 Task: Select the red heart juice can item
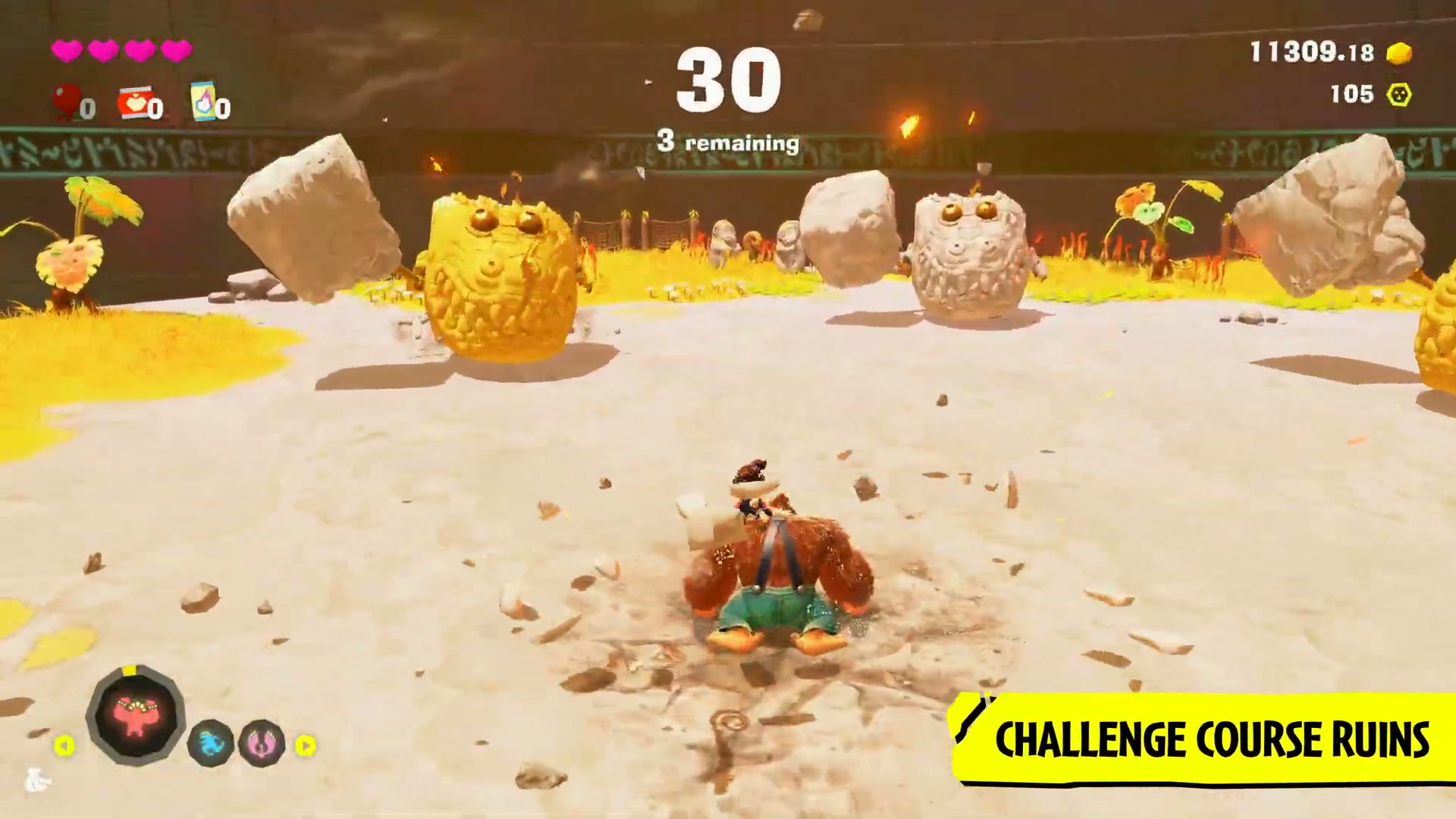pyautogui.click(x=135, y=102)
